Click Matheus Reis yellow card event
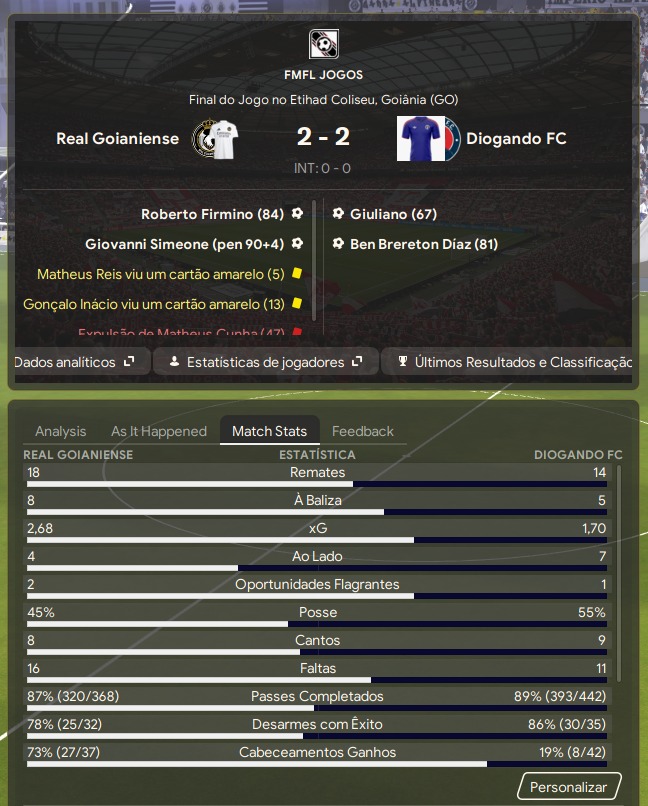 (161, 274)
